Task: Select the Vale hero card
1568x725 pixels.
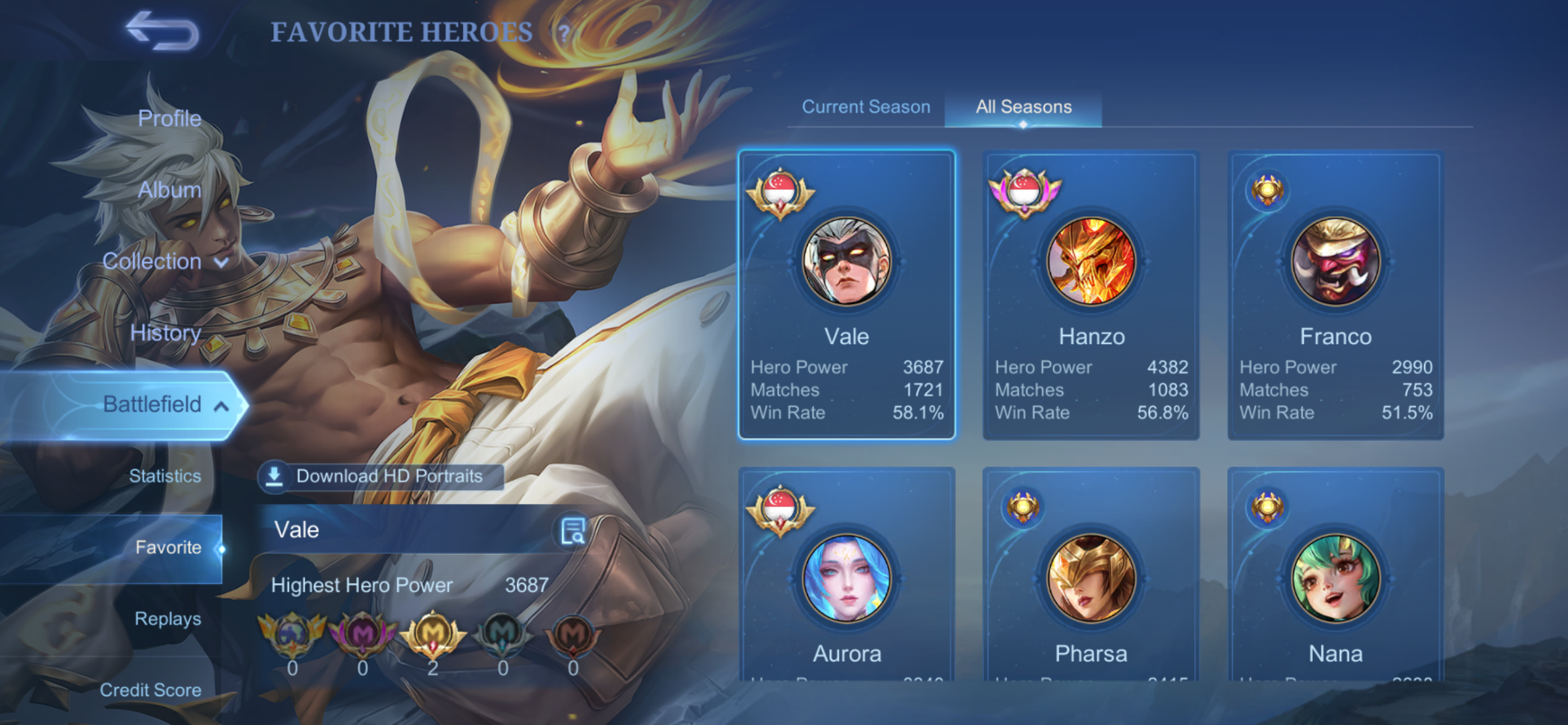Action: tap(846, 295)
